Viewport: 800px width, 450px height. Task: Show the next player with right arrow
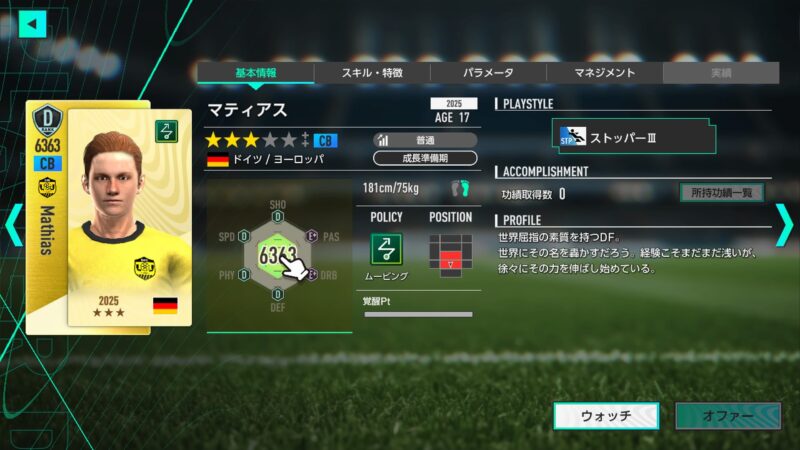click(785, 224)
